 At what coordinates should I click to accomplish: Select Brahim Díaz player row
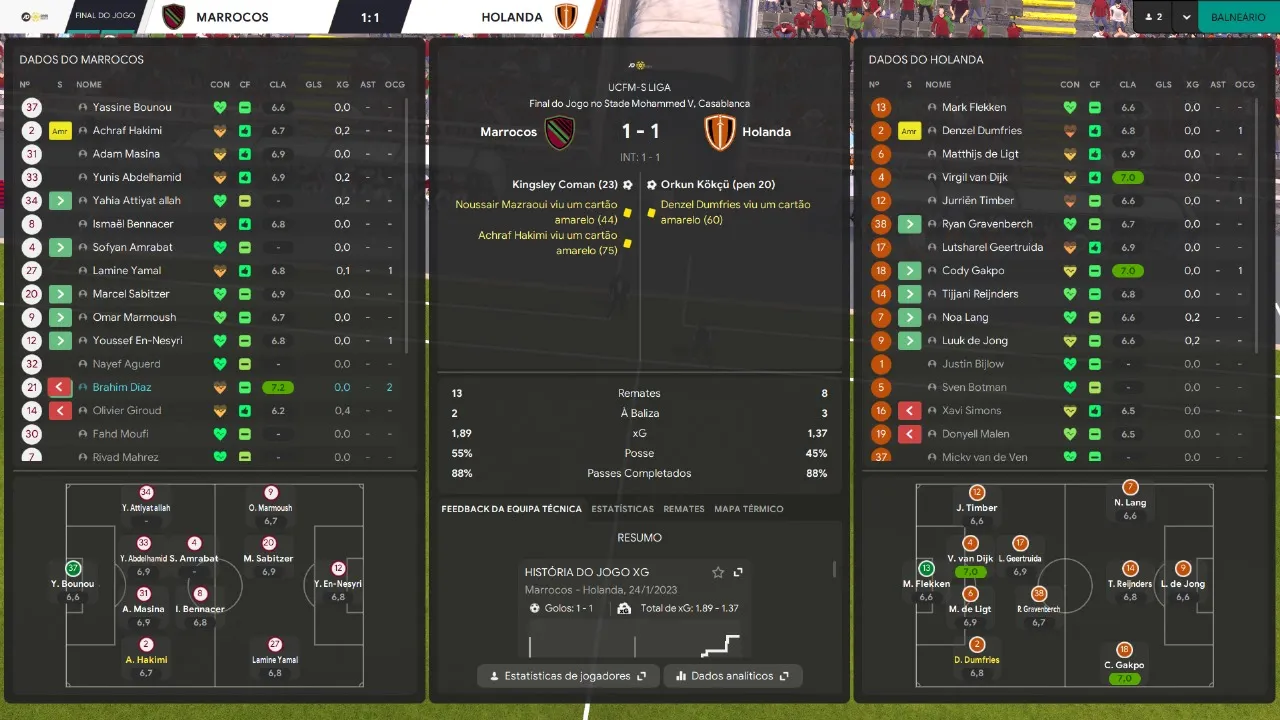pyautogui.click(x=122, y=387)
